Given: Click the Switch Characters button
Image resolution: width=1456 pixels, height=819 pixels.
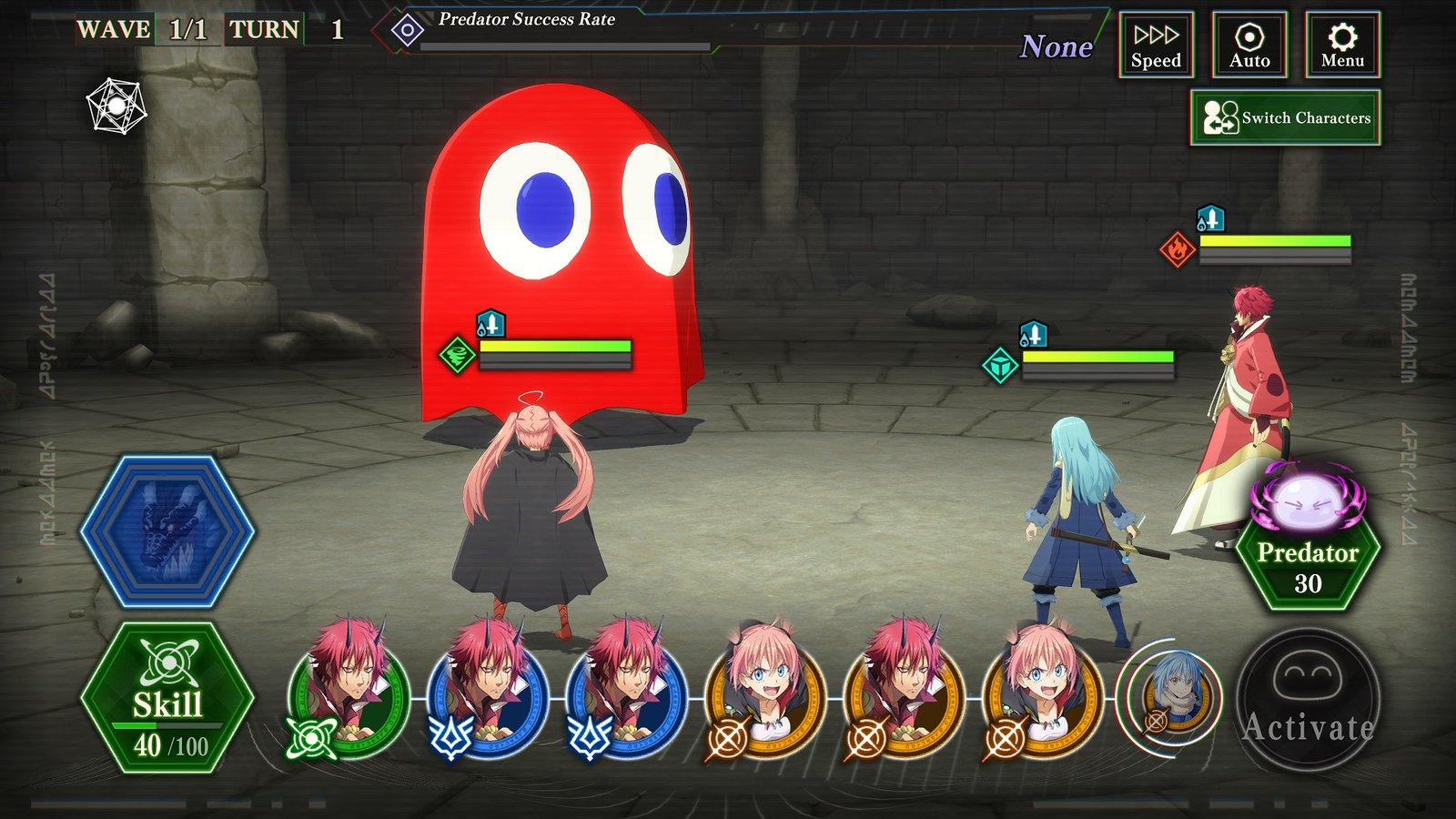Looking at the screenshot, I should pos(1285,117).
